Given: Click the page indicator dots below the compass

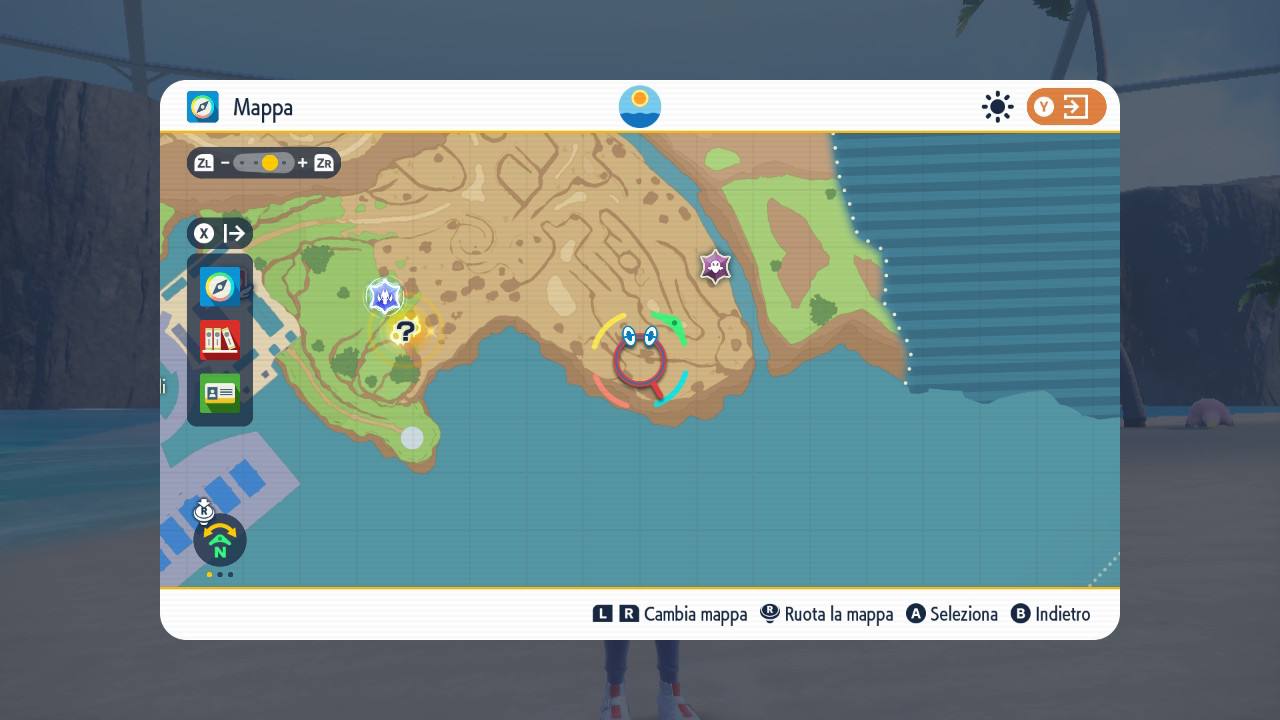Looking at the screenshot, I should pyautogui.click(x=219, y=575).
